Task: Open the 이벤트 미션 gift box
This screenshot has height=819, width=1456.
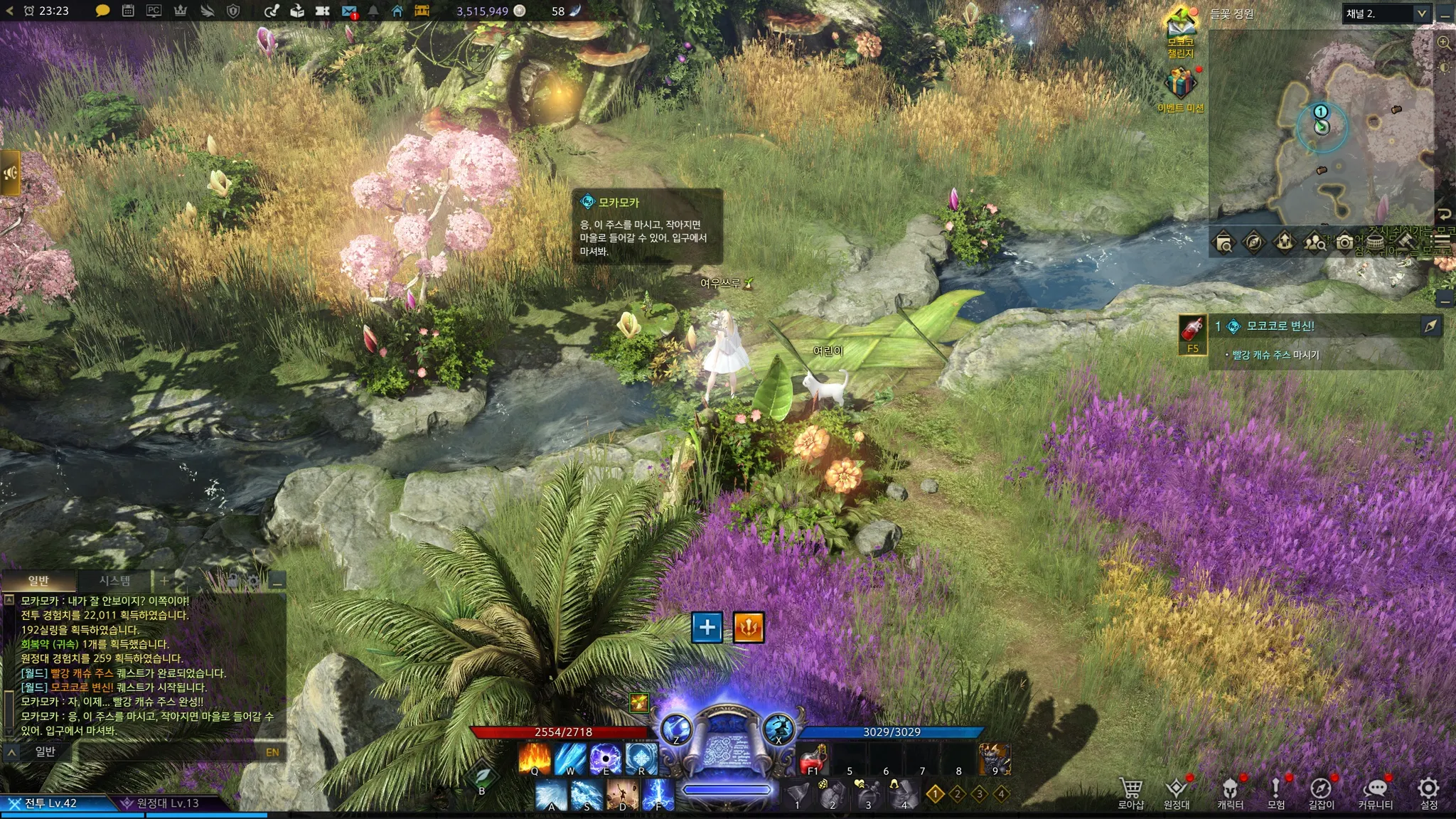Action: (x=1180, y=85)
